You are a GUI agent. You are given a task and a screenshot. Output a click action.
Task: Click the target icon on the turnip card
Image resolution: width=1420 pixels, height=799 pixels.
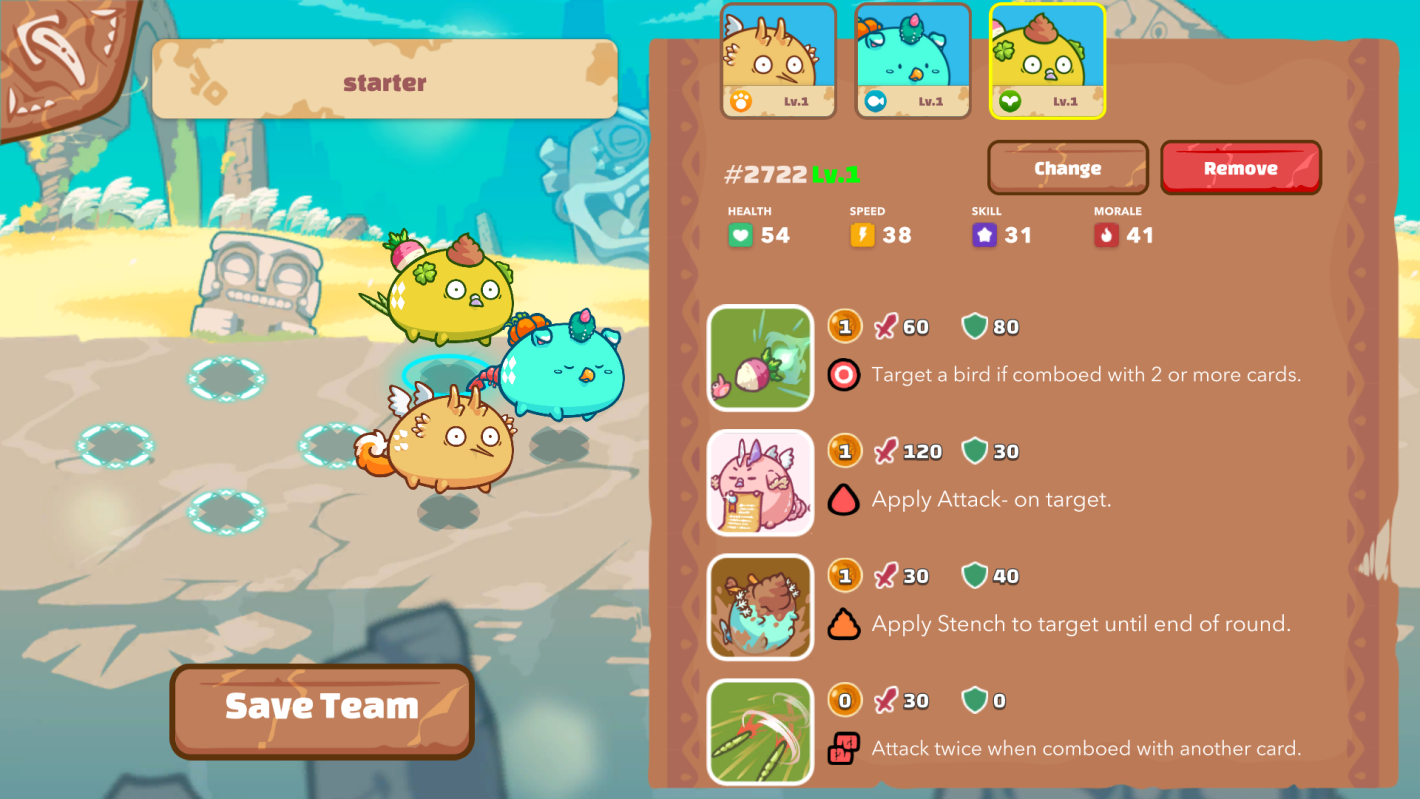[845, 375]
